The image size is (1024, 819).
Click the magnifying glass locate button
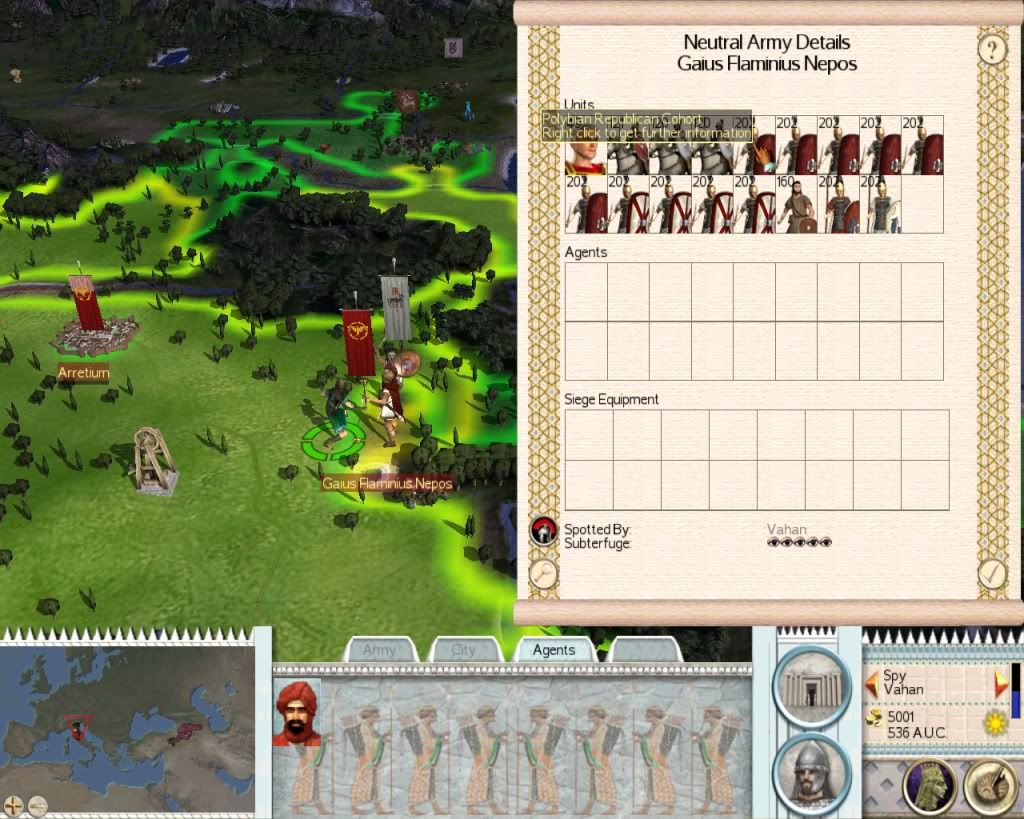coord(543,573)
